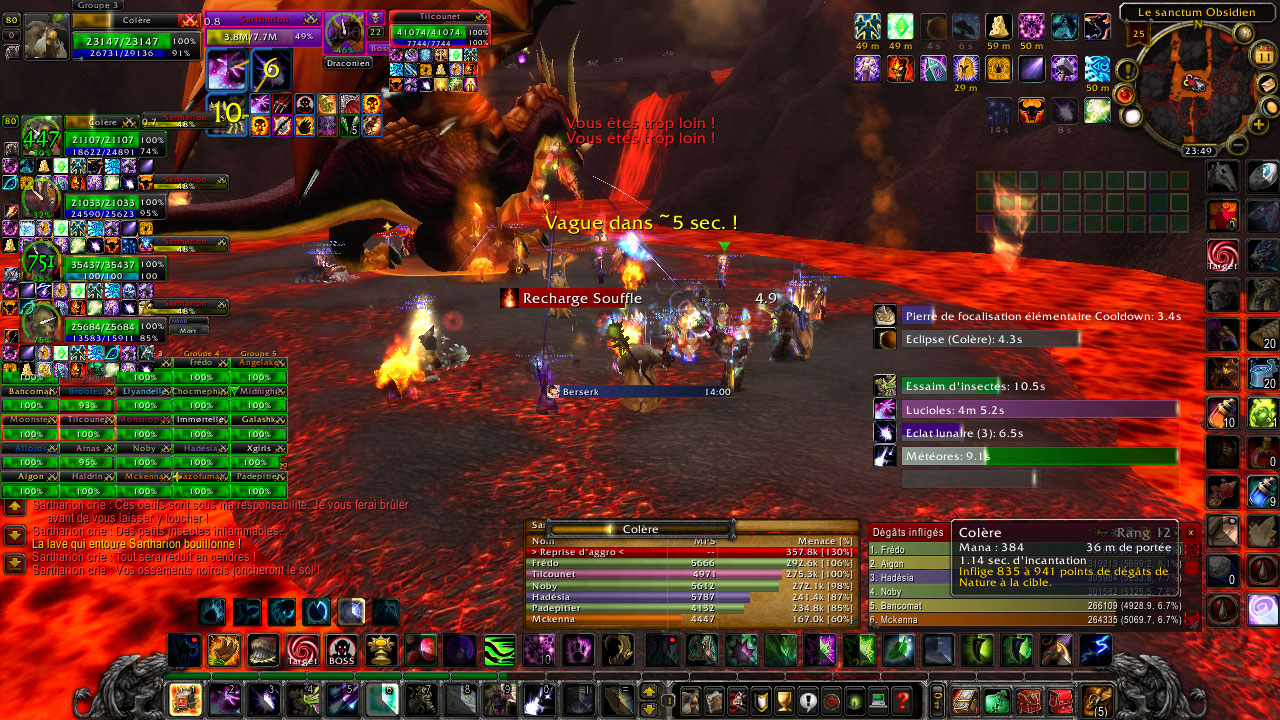This screenshot has height=720, width=1280.
Task: Click the Berserk timer progress bar
Action: (640, 390)
